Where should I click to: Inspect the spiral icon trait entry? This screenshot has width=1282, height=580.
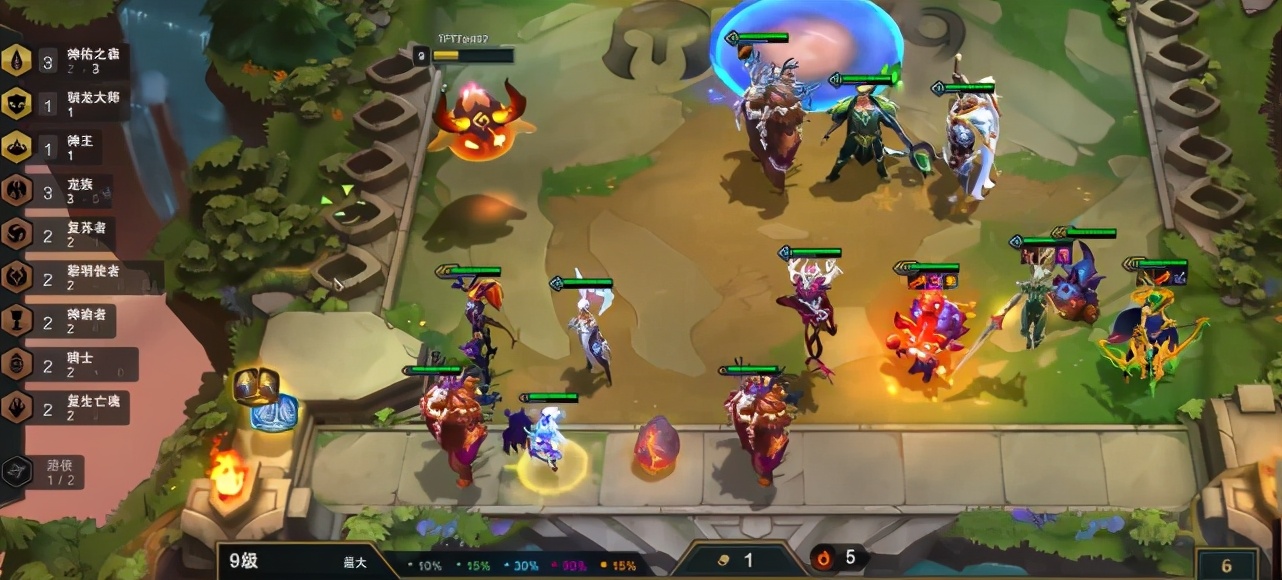pyautogui.click(x=60, y=233)
